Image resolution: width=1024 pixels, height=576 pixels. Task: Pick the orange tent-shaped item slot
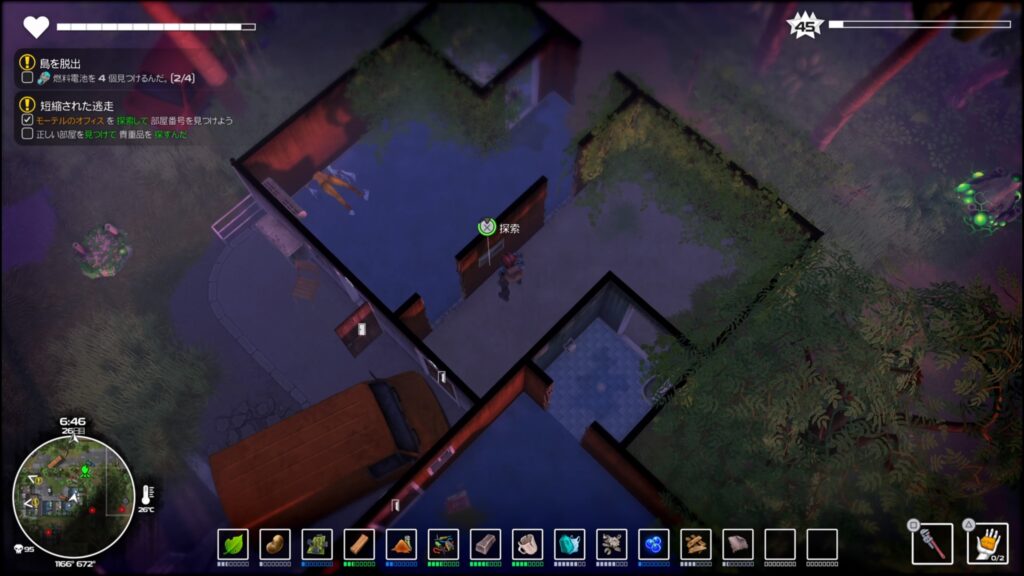tap(401, 544)
